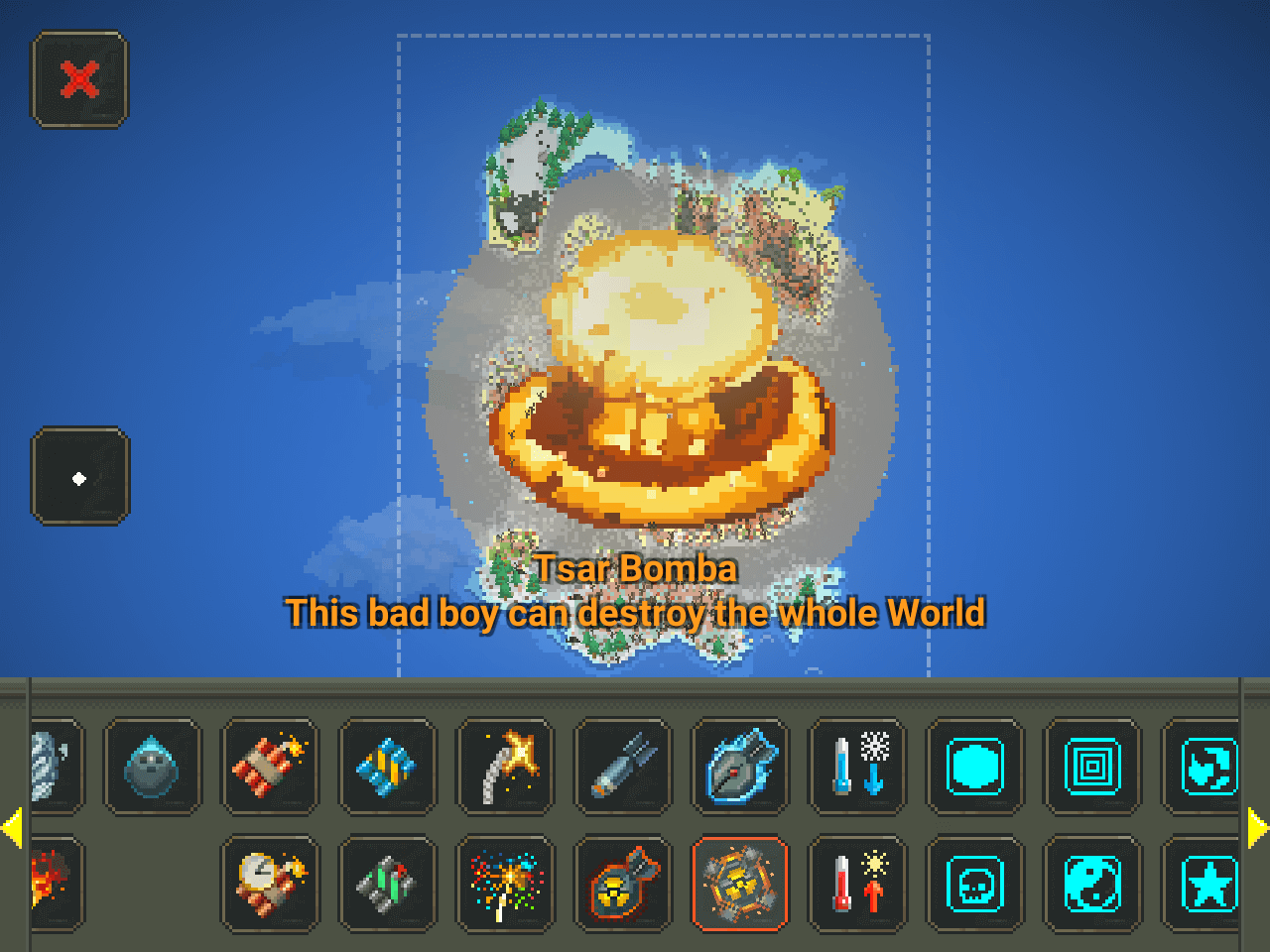Screen dimensions: 1270x952
Task: Close the power selection with the red X
Action: click(80, 79)
